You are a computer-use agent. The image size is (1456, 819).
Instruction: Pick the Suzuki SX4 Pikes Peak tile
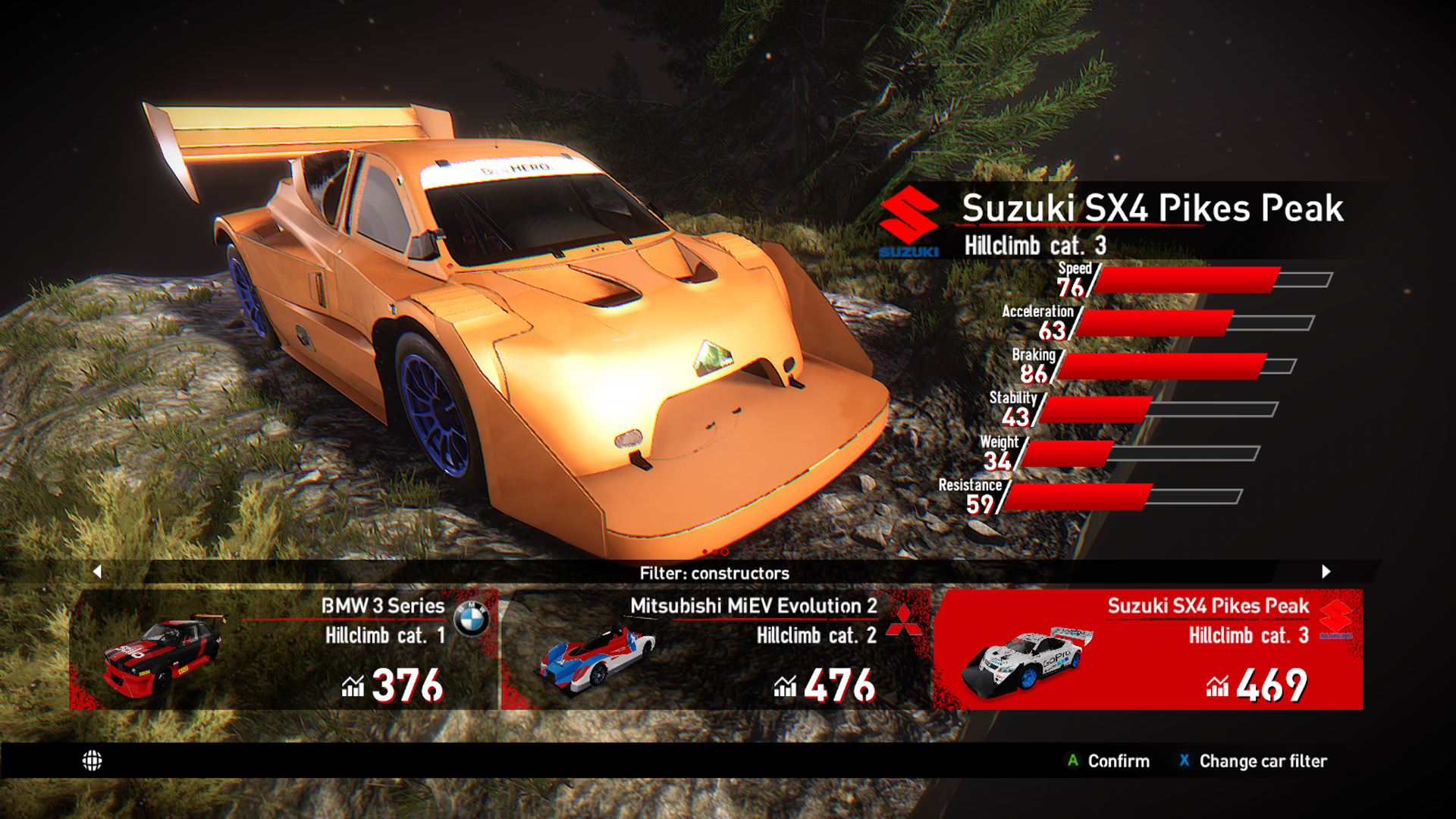[x=1147, y=649]
